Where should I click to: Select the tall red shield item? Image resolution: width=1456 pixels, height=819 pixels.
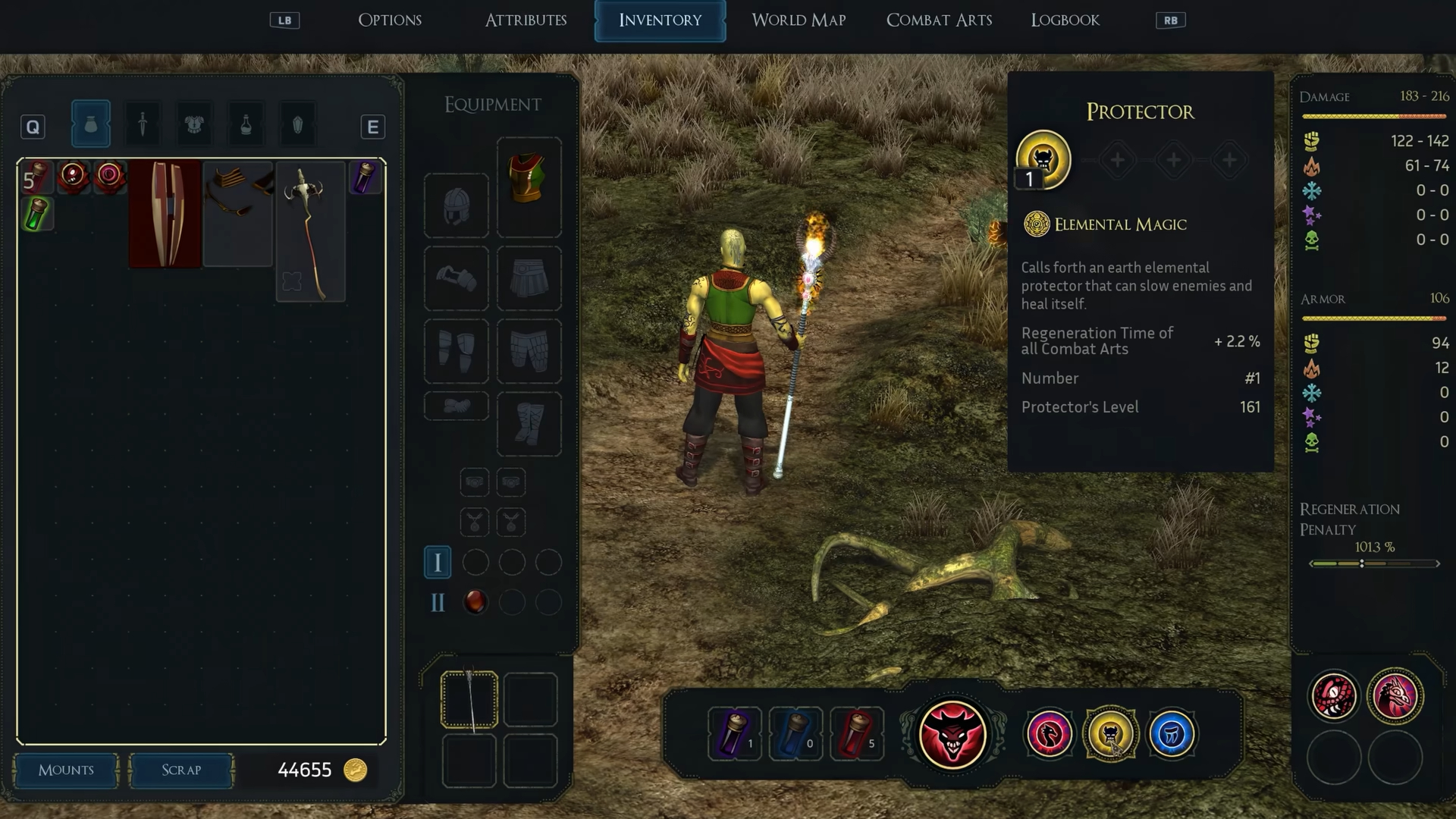165,214
